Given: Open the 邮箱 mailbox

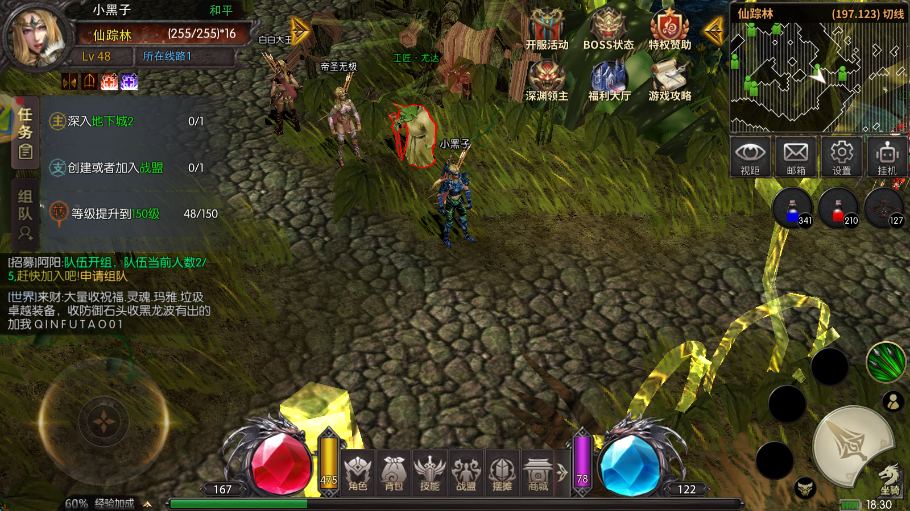Looking at the screenshot, I should pos(795,156).
